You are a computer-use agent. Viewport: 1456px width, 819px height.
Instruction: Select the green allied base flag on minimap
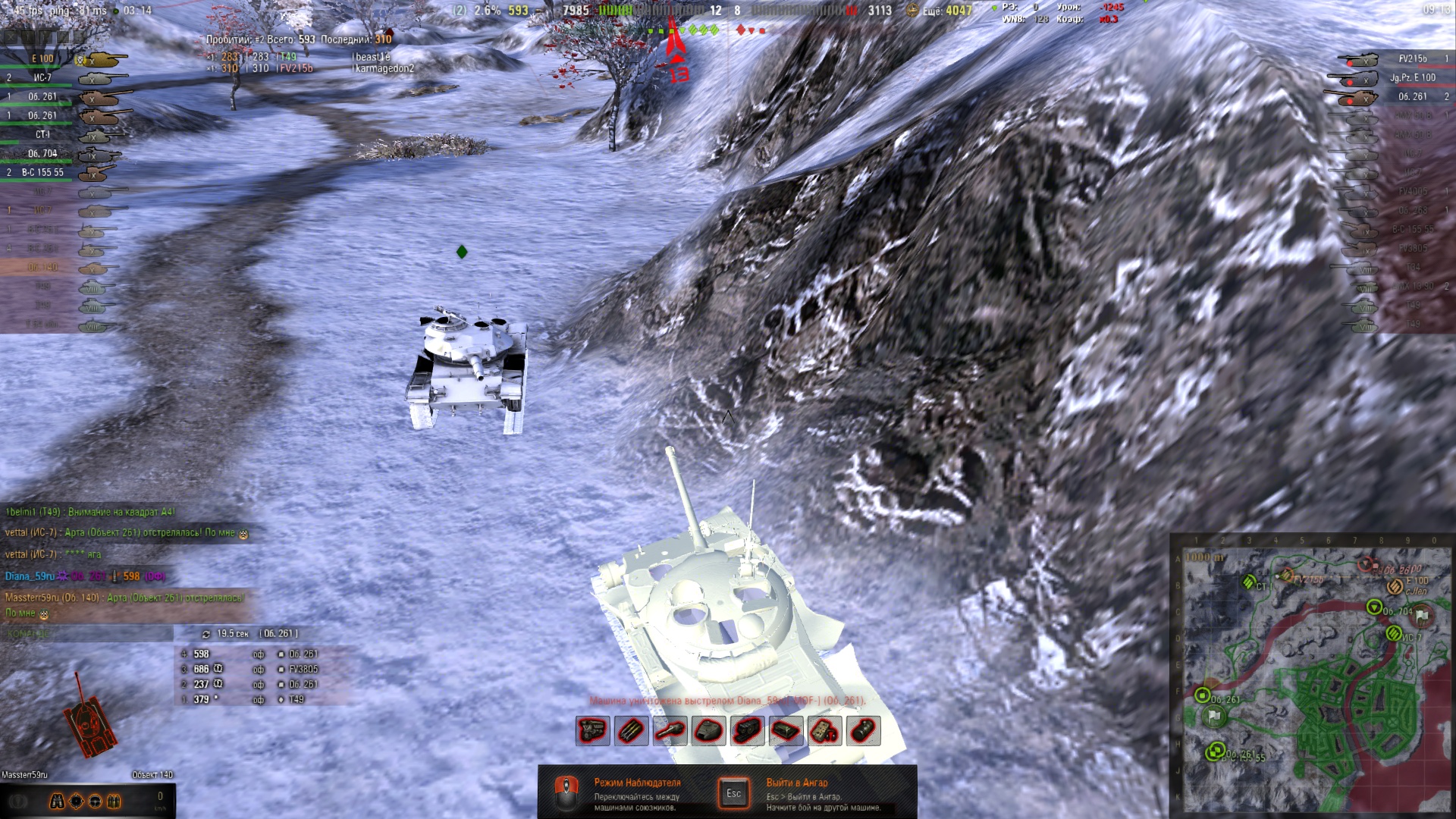pos(1214,716)
